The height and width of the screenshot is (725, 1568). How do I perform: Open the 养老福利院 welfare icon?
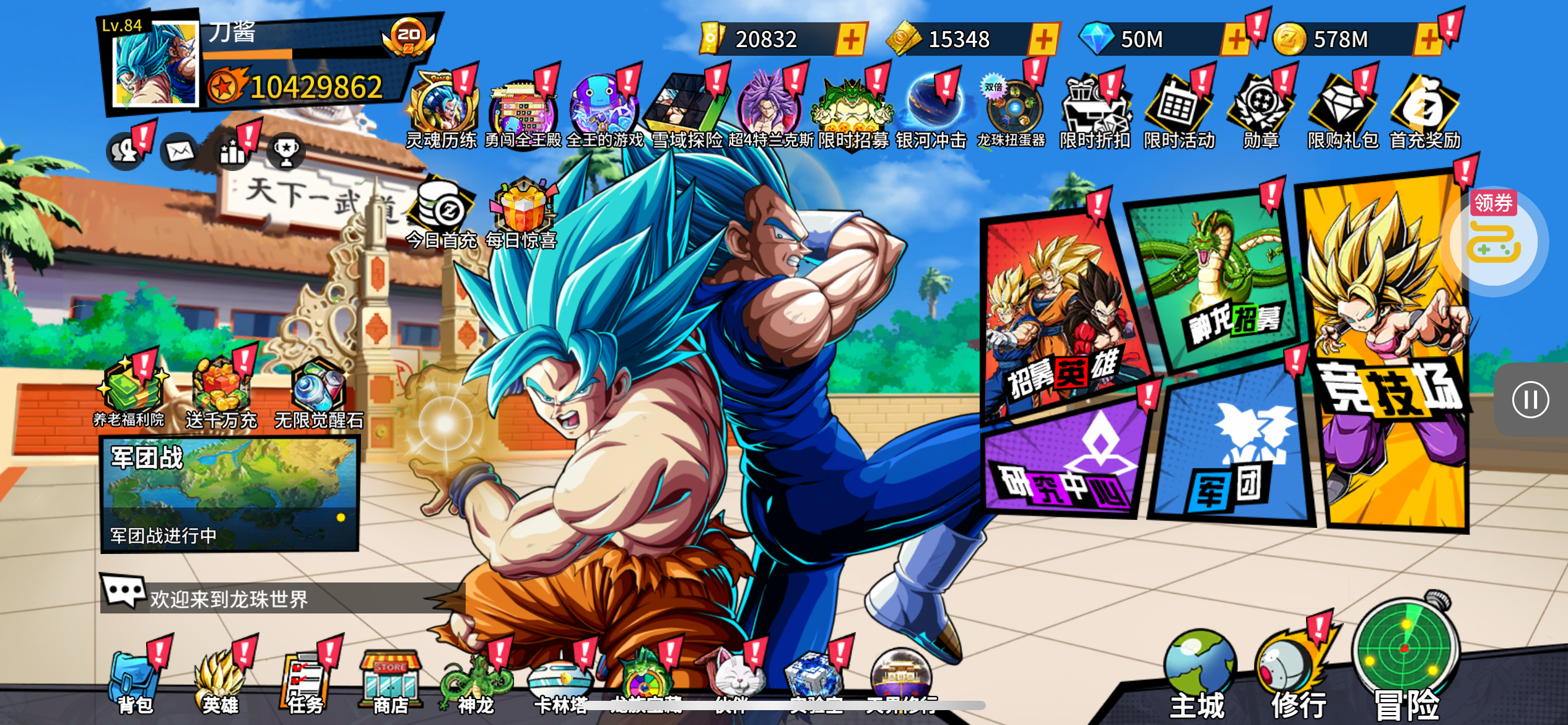pyautogui.click(x=129, y=392)
